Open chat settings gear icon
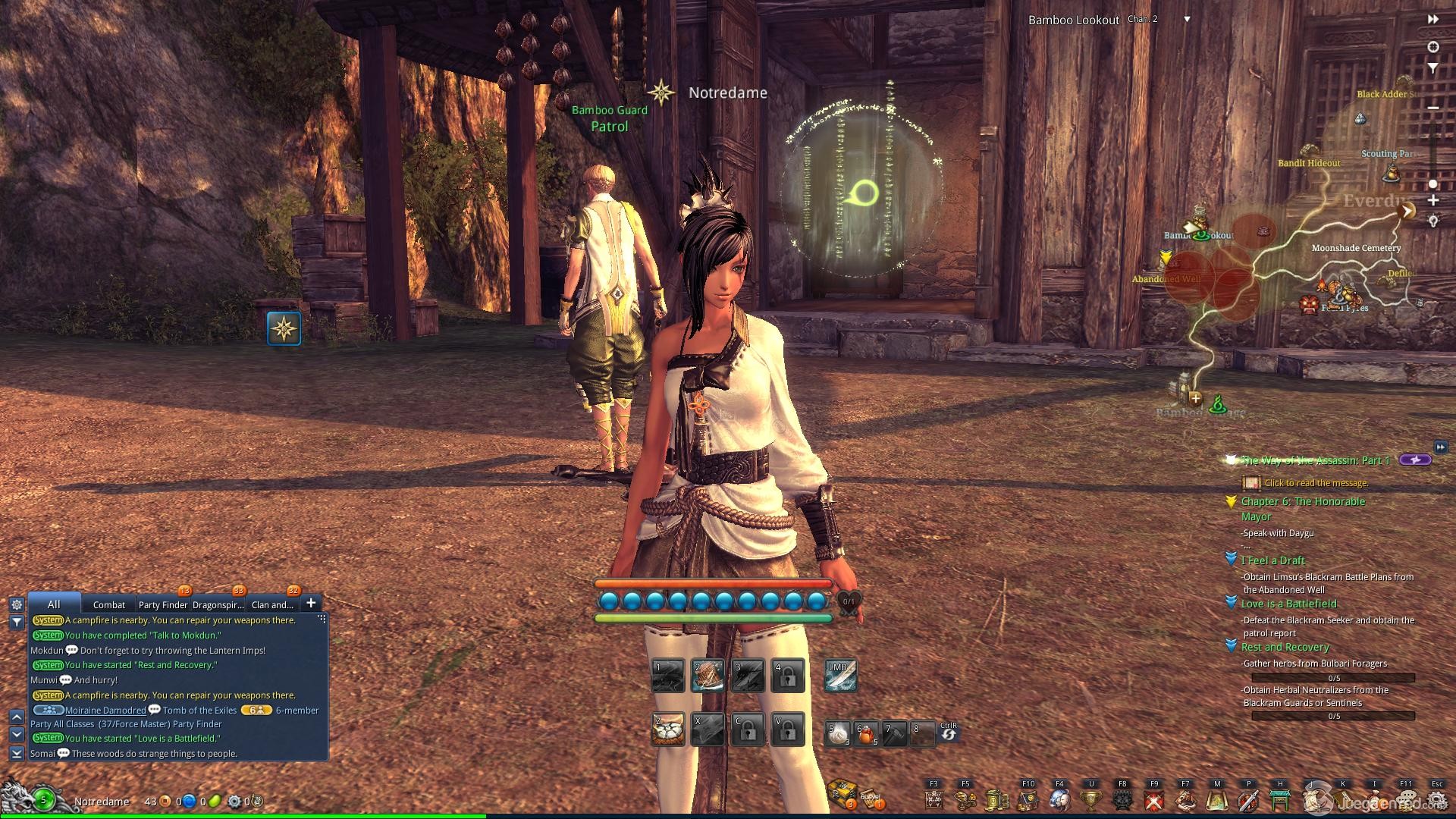The image size is (1456, 819). tap(17, 604)
